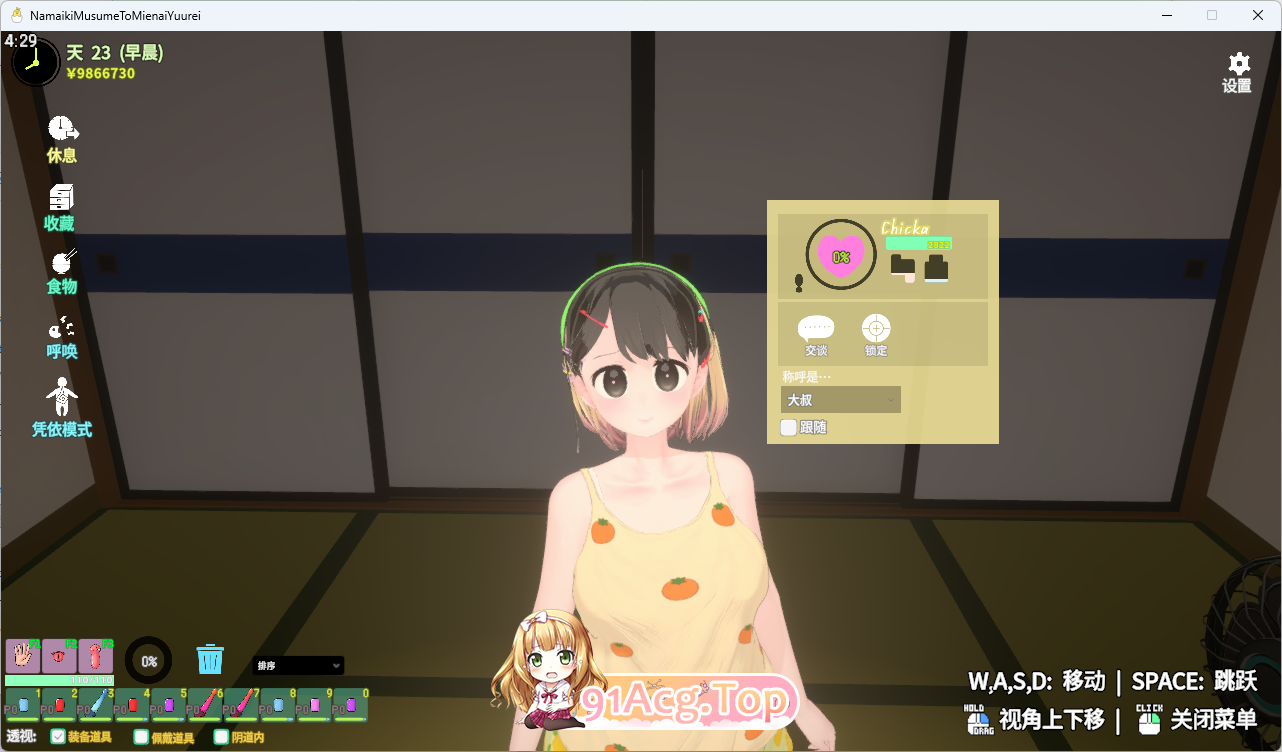1282x752 pixels.
Task: Open the 收藏 (collection) panel
Action: point(61,203)
